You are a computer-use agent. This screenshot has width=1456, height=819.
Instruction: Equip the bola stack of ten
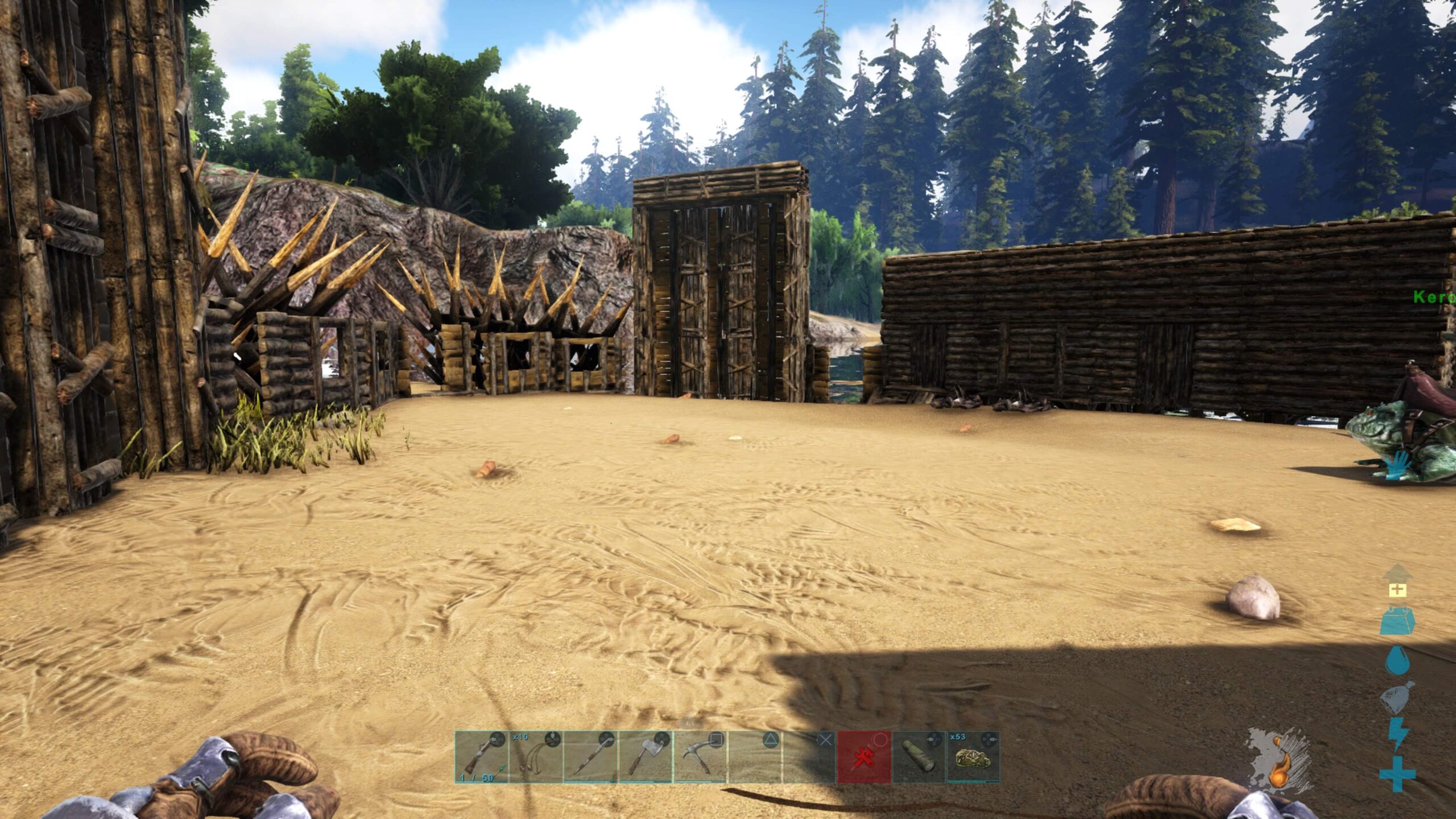tap(536, 757)
